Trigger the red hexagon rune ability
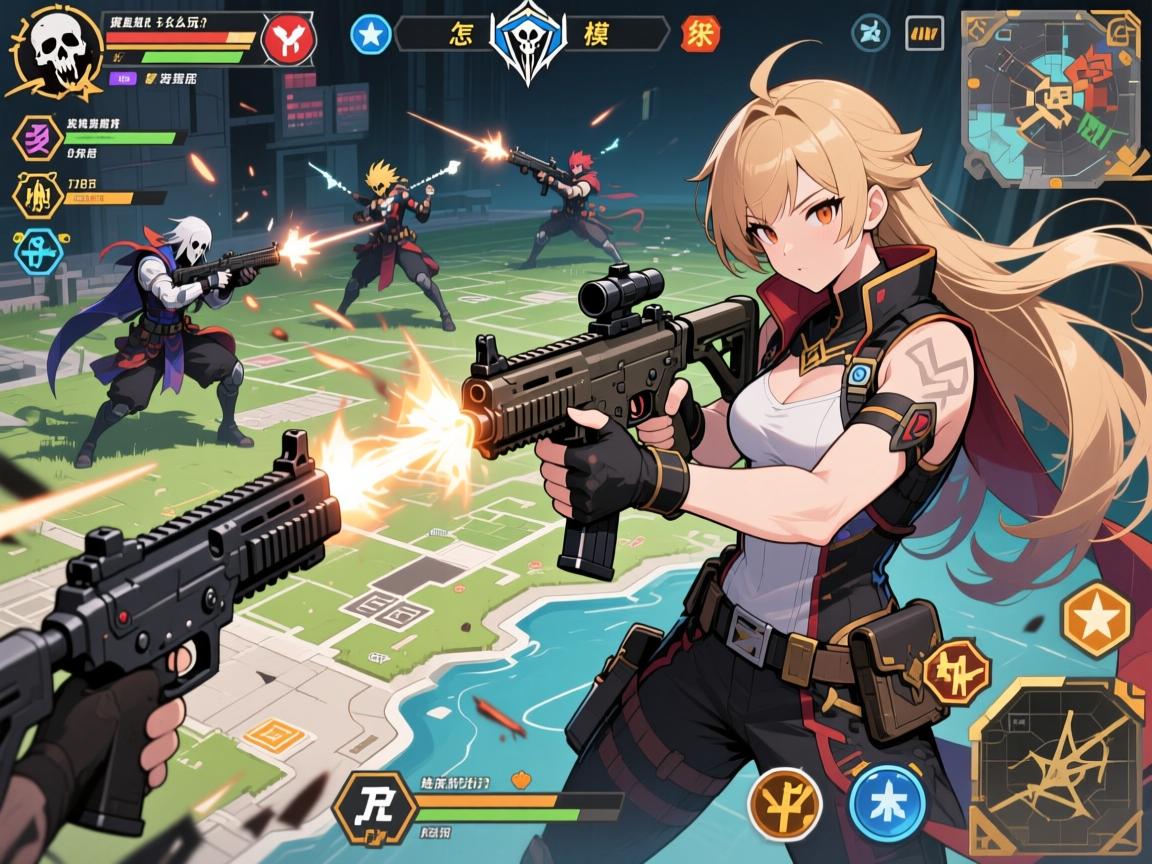This screenshot has width=1152, height=864. (956, 671)
